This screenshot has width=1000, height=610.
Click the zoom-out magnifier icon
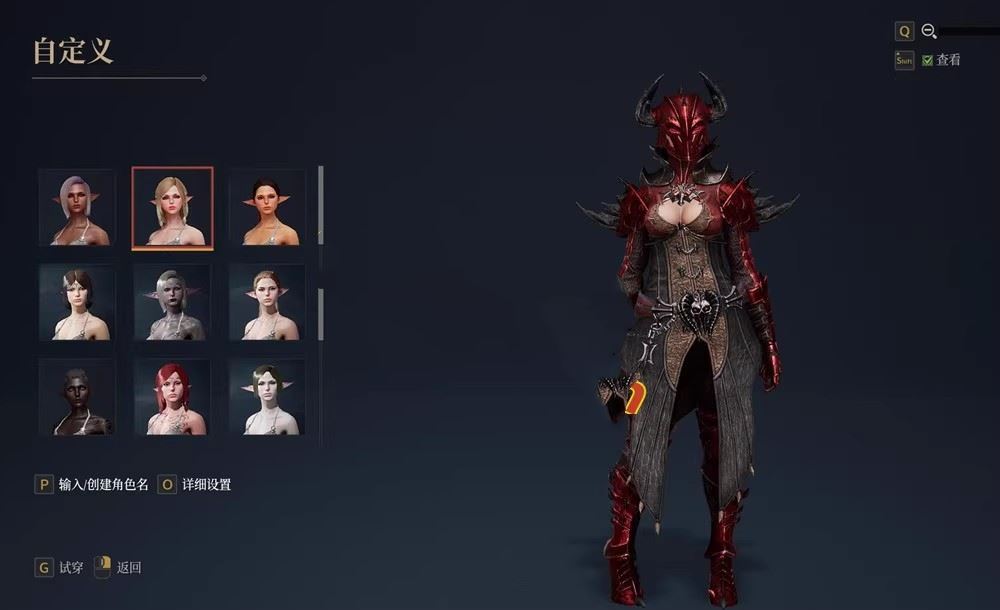pyautogui.click(x=929, y=32)
